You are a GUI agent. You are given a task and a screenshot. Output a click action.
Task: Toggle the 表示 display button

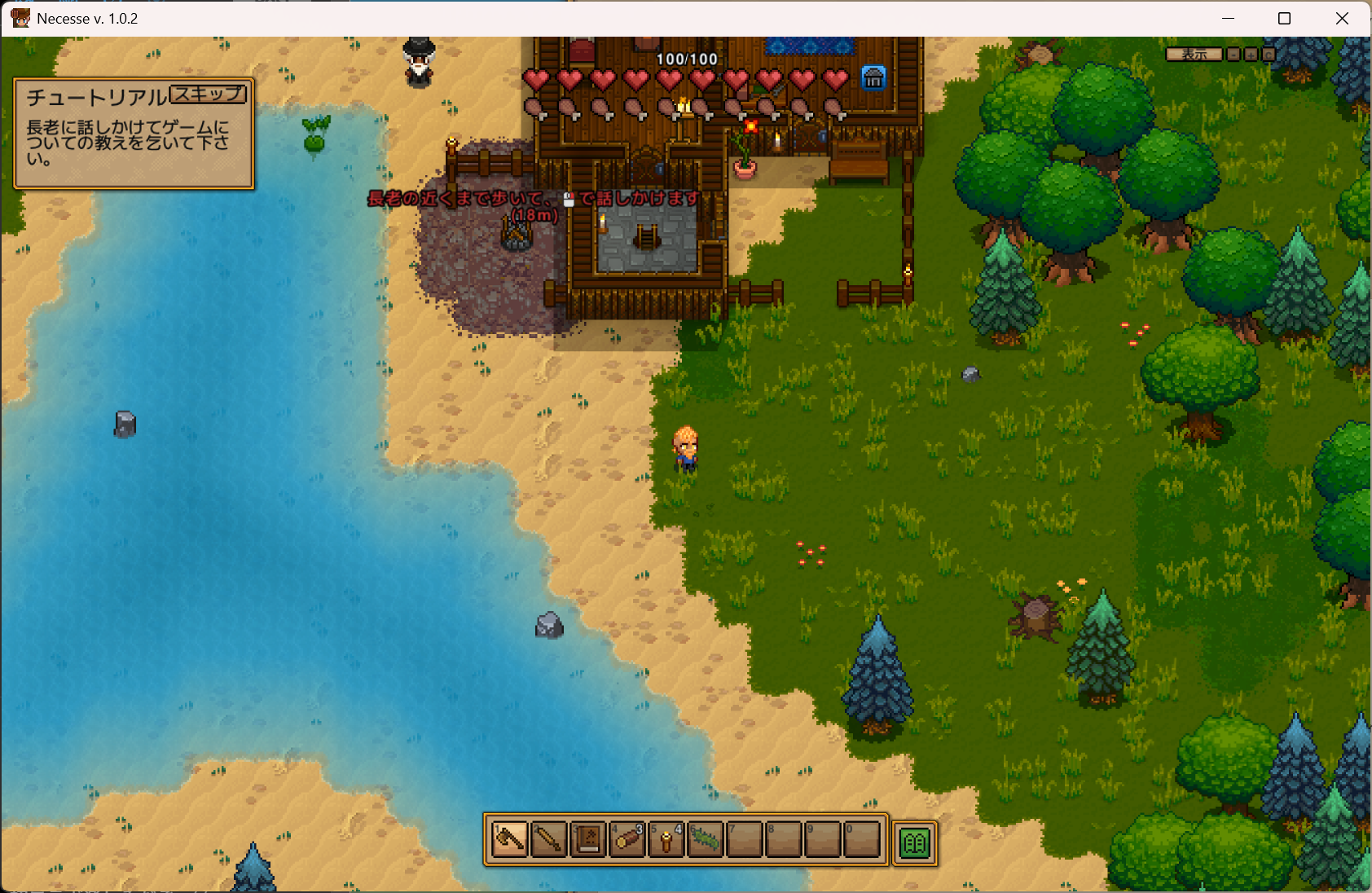1194,55
